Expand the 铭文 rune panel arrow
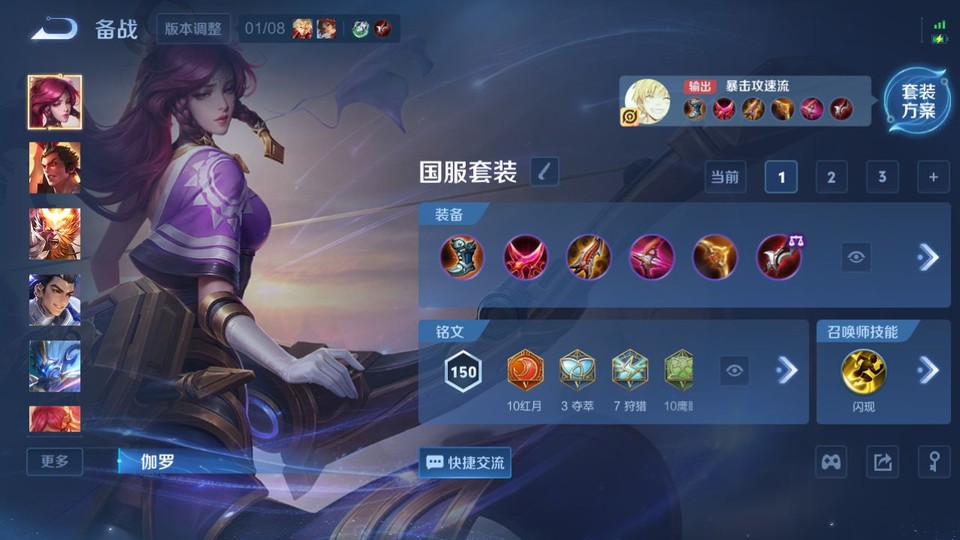This screenshot has width=960, height=540. tap(787, 370)
